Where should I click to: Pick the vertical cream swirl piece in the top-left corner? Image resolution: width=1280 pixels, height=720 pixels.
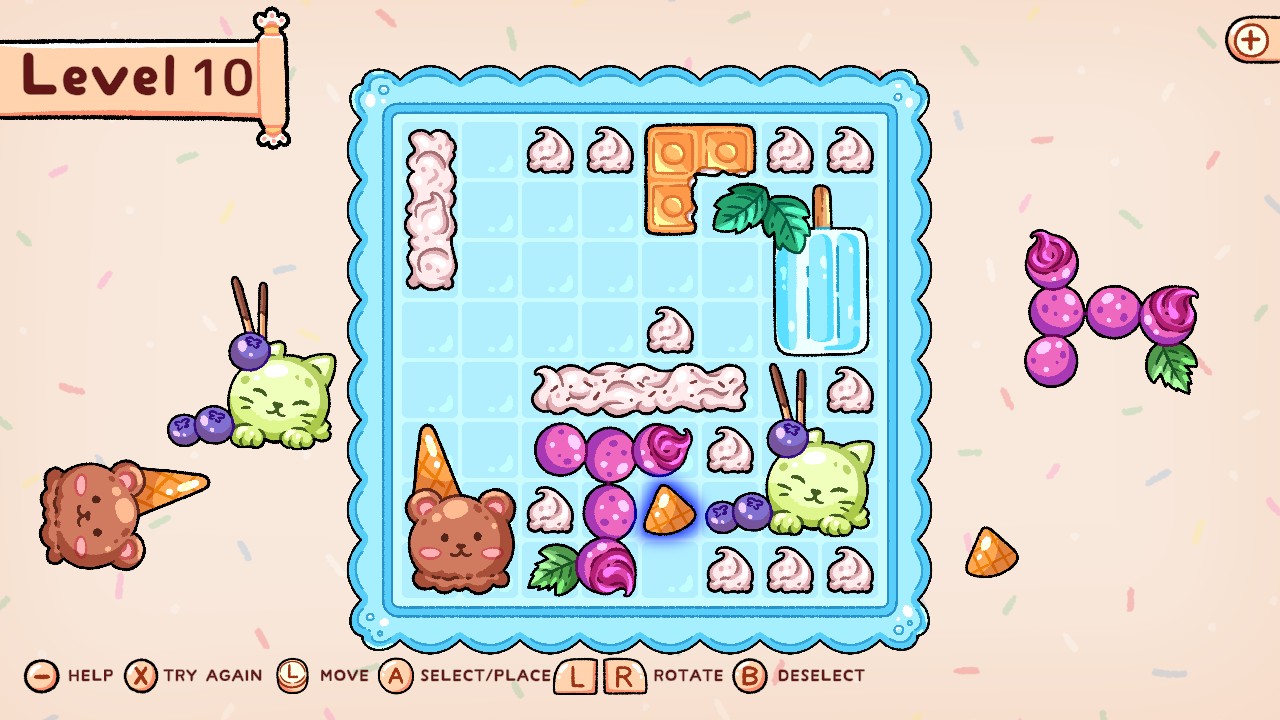(430, 210)
